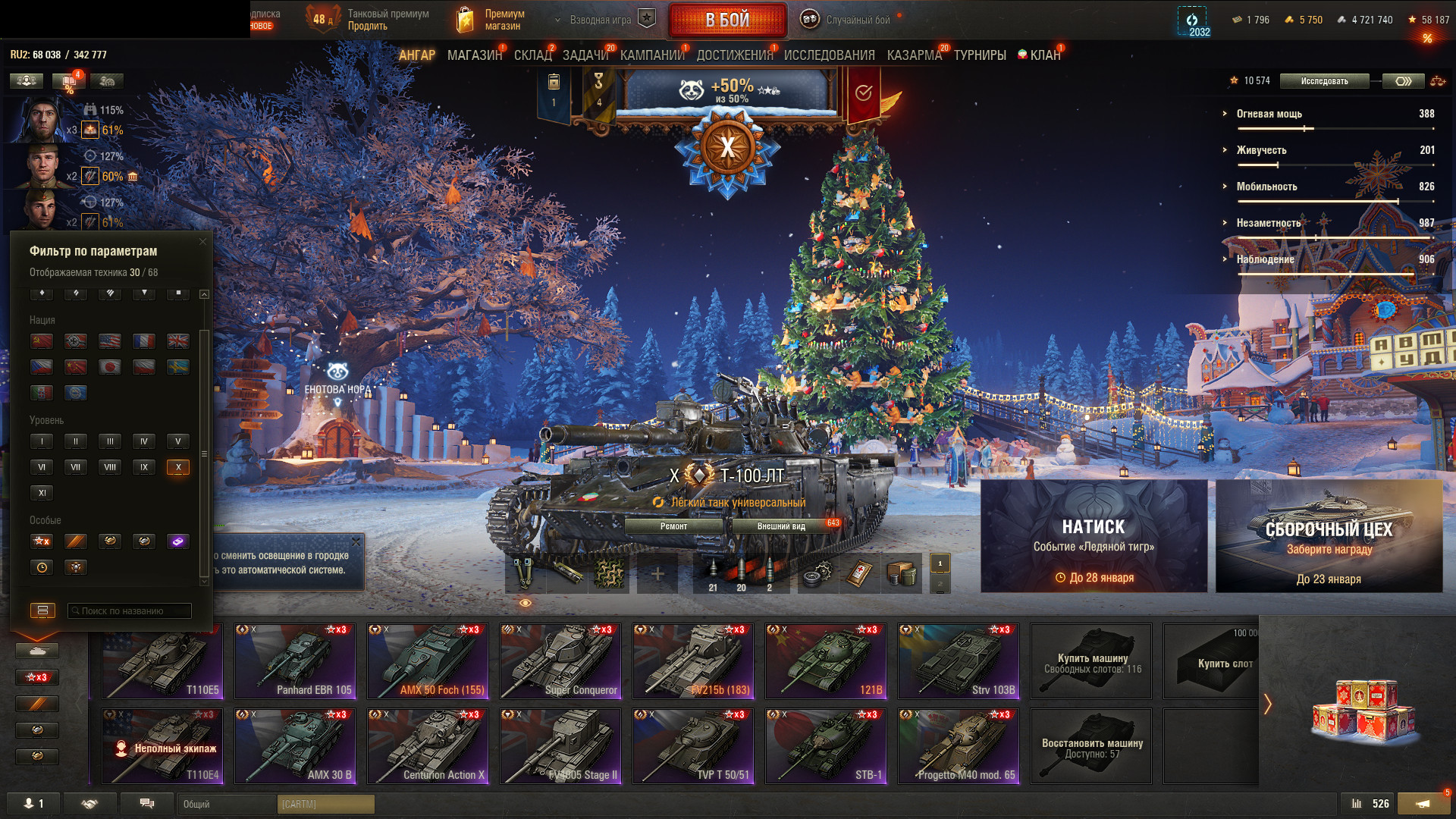Select the Progetto M40 mod. 65 tank
The height and width of the screenshot is (819, 1456).
pyautogui.click(x=959, y=746)
